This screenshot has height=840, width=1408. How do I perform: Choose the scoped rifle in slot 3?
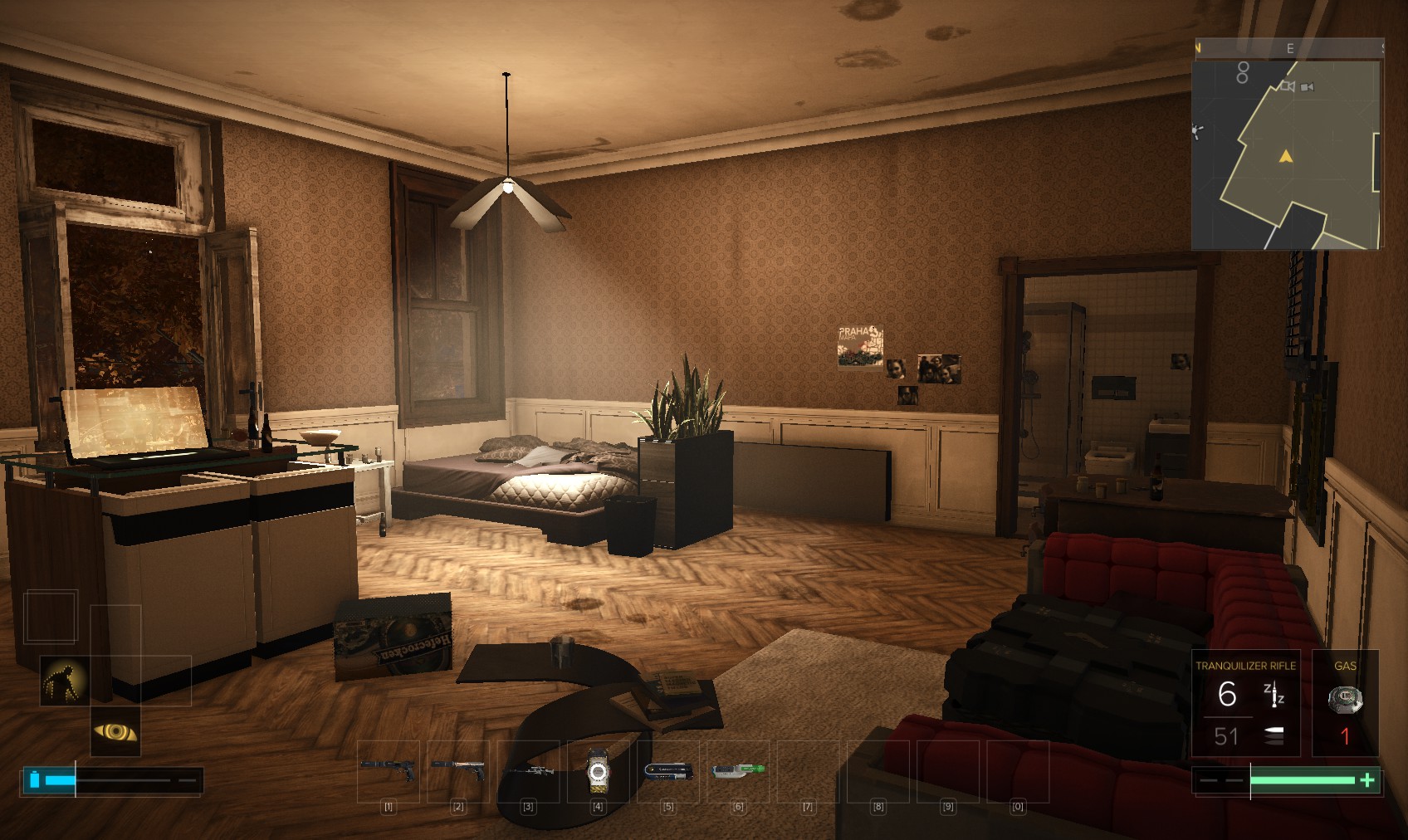point(528,771)
